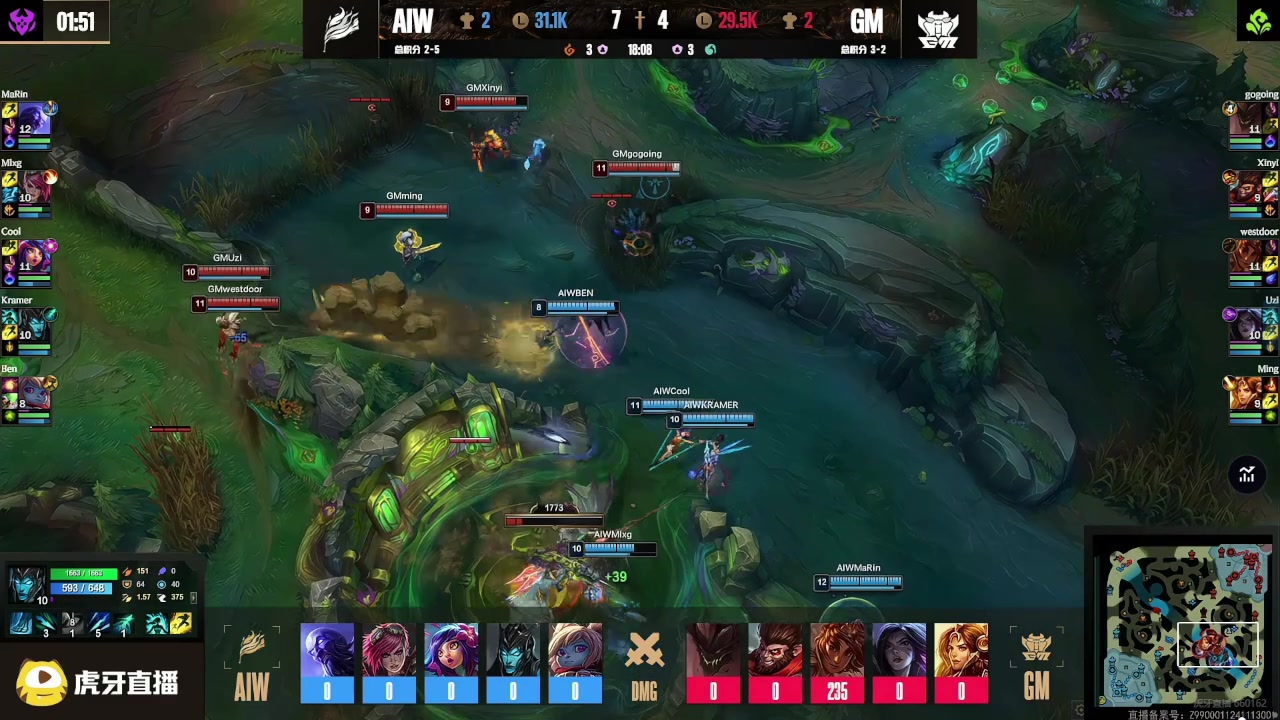
Task: Select Aatrox in the damage panel
Action: click(x=713, y=651)
